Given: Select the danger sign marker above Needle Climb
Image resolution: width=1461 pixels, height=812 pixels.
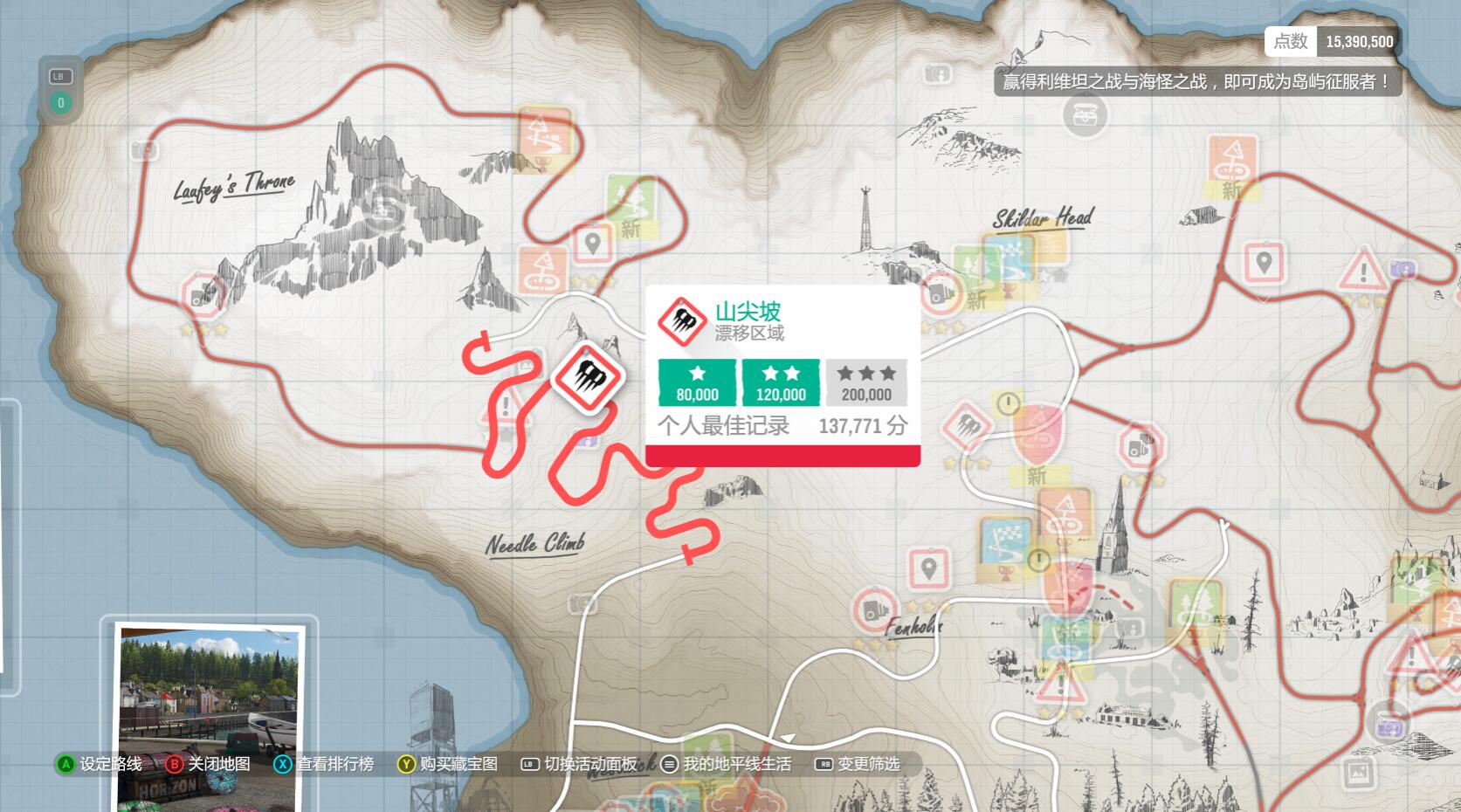Looking at the screenshot, I should point(507,406).
